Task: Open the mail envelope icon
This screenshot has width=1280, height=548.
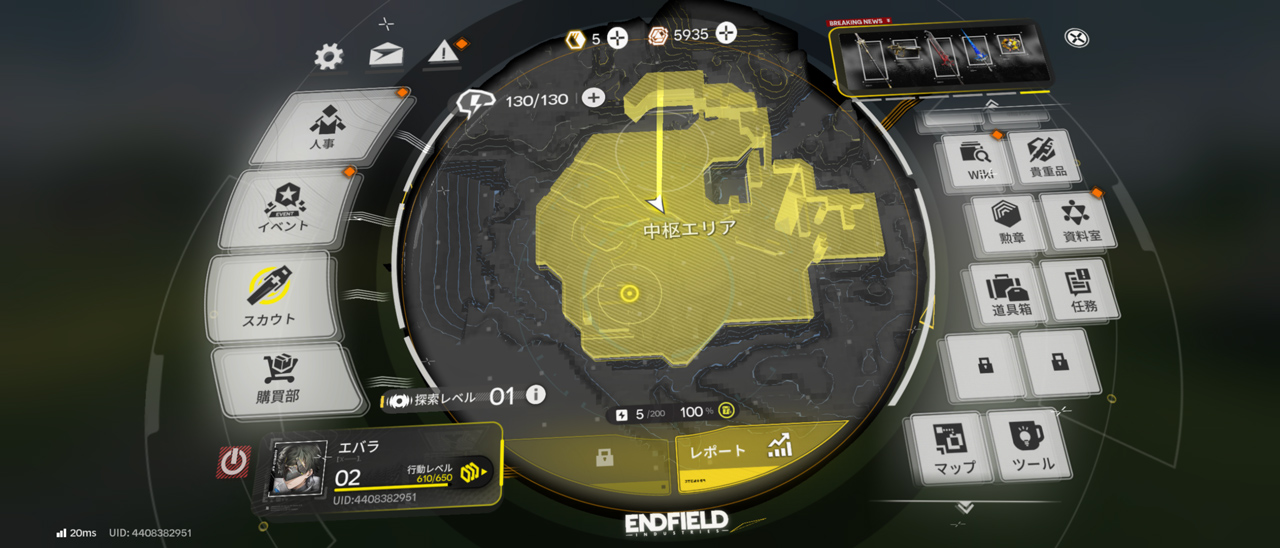Action: pyautogui.click(x=386, y=54)
